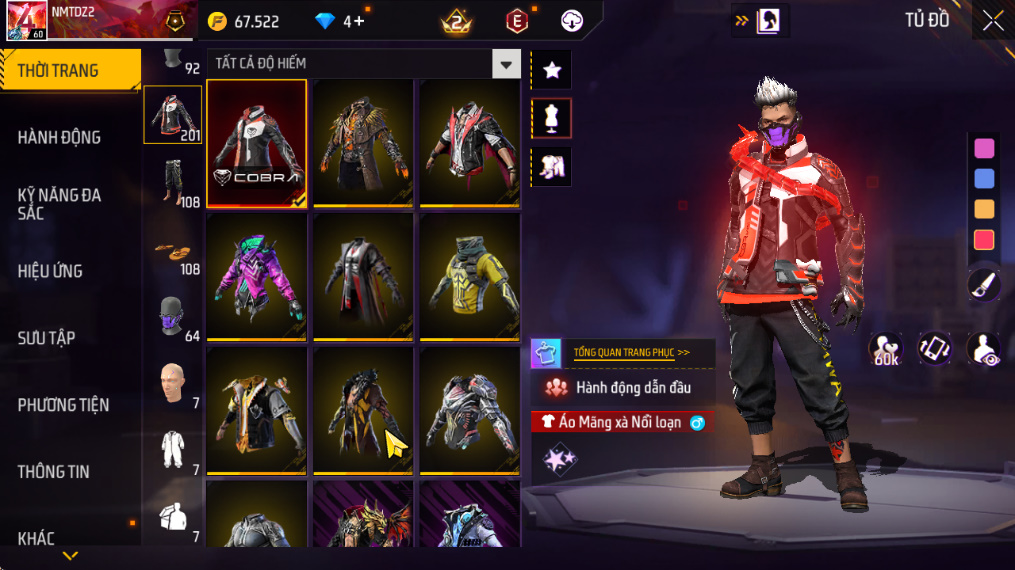Open the Phương Tiện tab

click(x=63, y=405)
